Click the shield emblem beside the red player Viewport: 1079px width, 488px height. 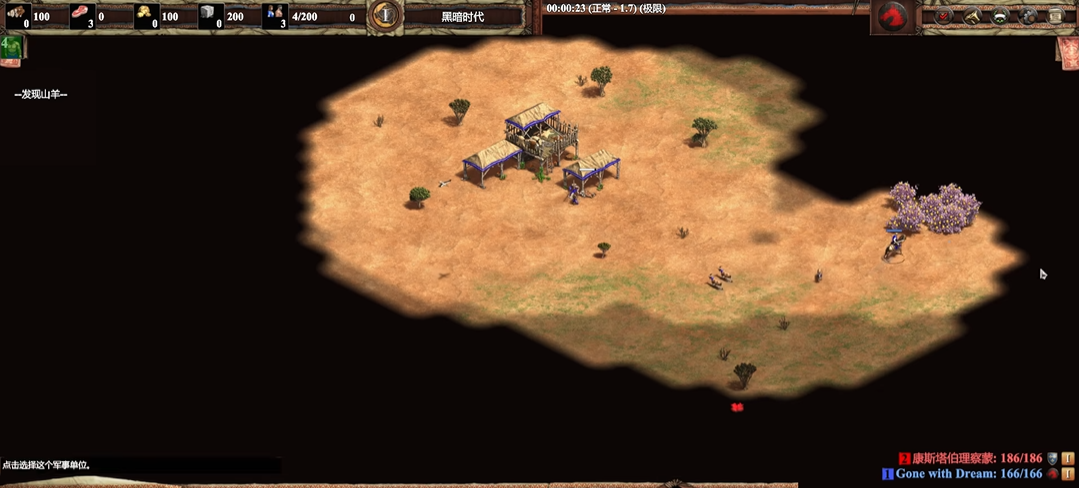[x=1052, y=457]
